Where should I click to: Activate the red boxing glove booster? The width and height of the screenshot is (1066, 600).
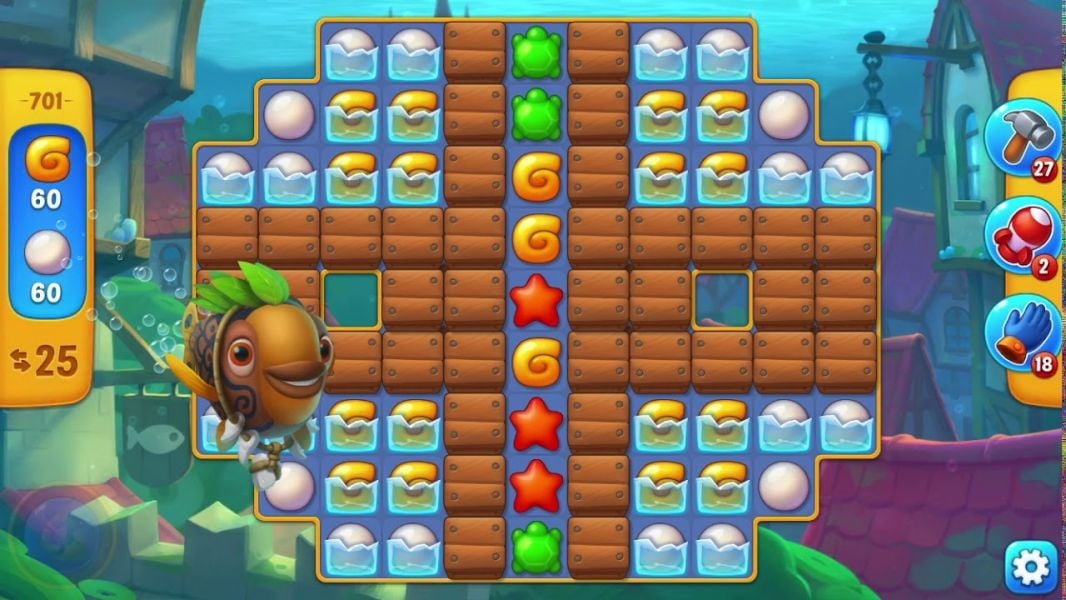tap(1021, 236)
